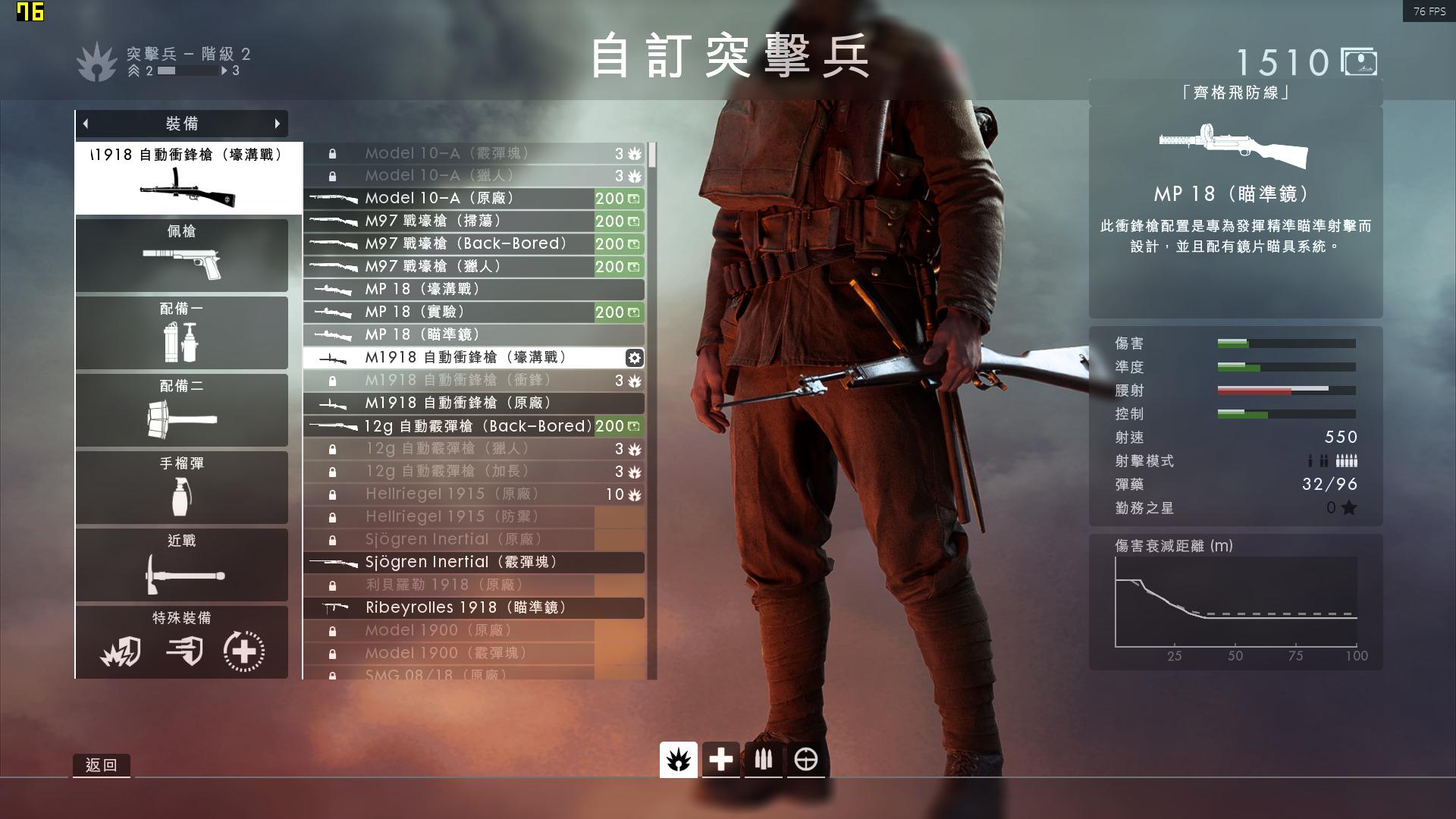The height and width of the screenshot is (819, 1456).
Task: Select the Scout crosshair class icon
Action: coord(806,758)
